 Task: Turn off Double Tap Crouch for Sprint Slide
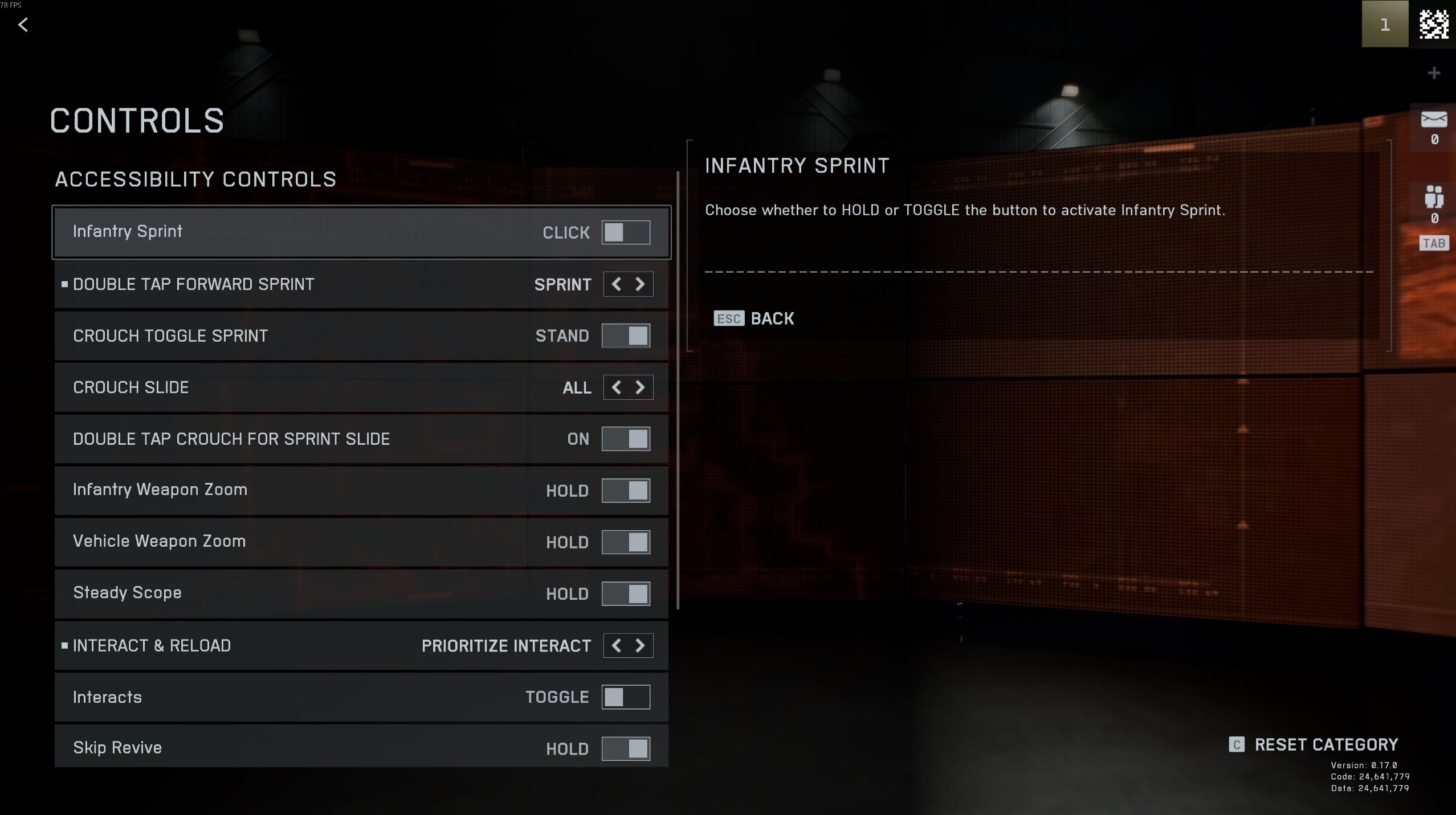click(626, 439)
